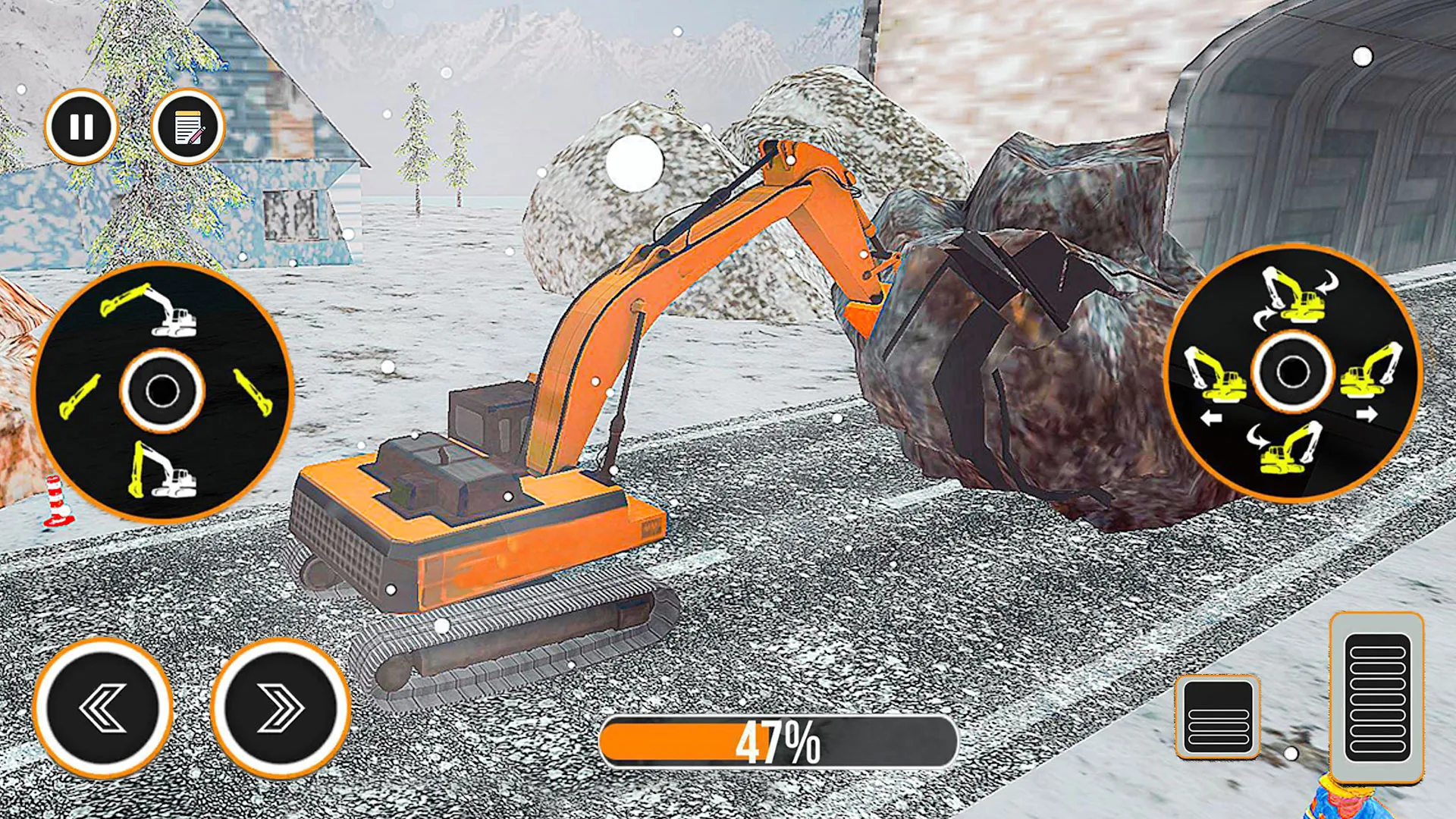Choose the rotating excavator icon atop right joystick
This screenshot has width=1456, height=819.
point(1297,295)
